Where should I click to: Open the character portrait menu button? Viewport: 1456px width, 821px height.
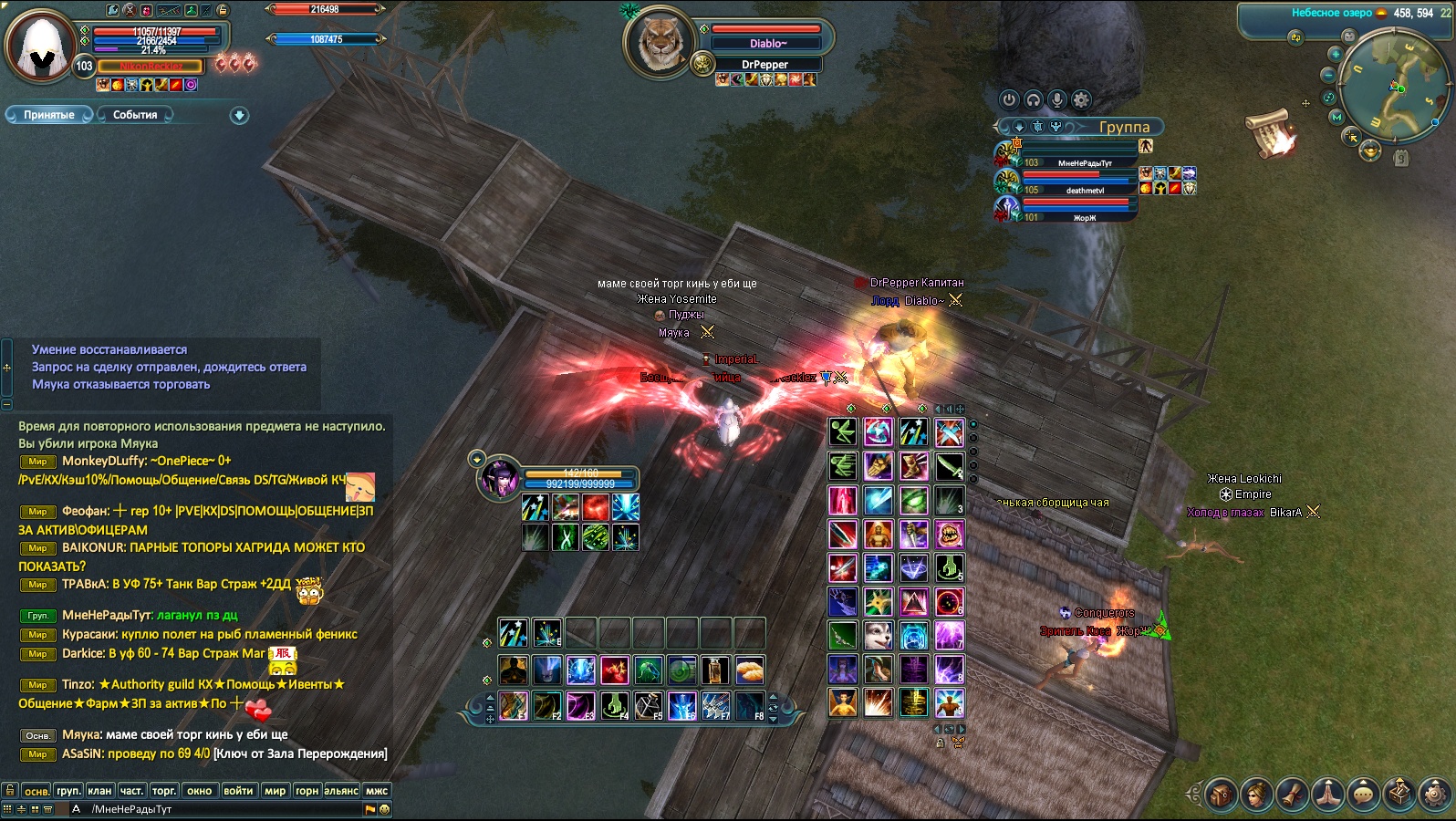1256,795
